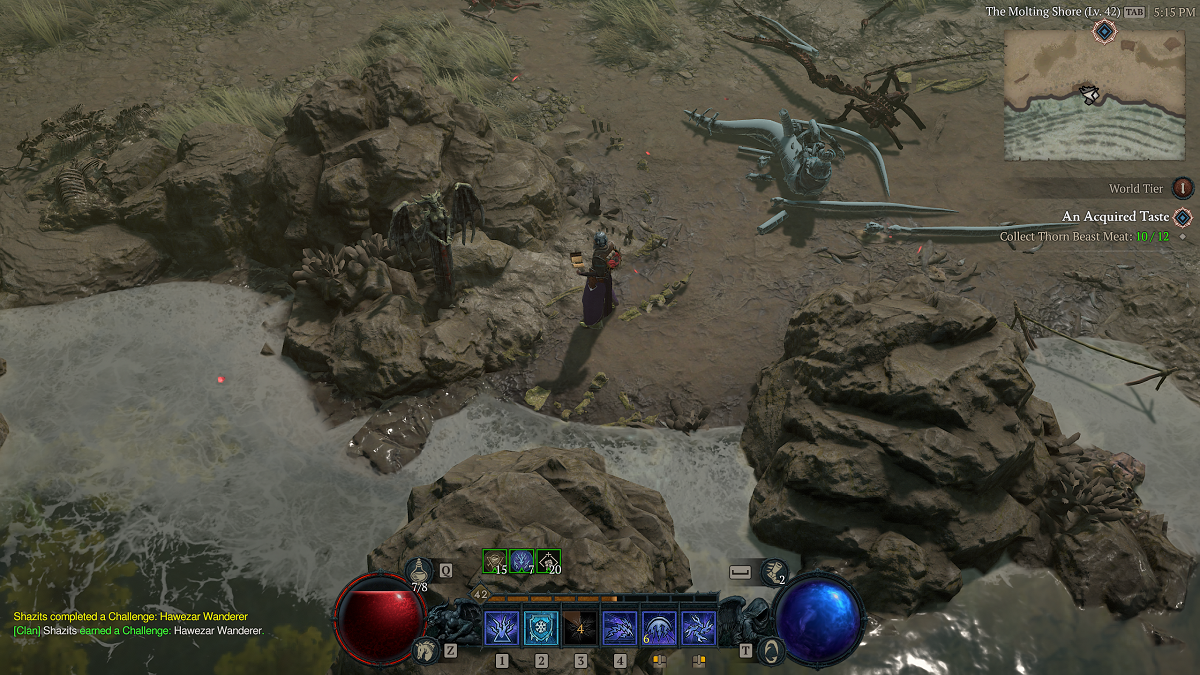
Task: Open the town portal swirl icon
Action: tap(770, 651)
